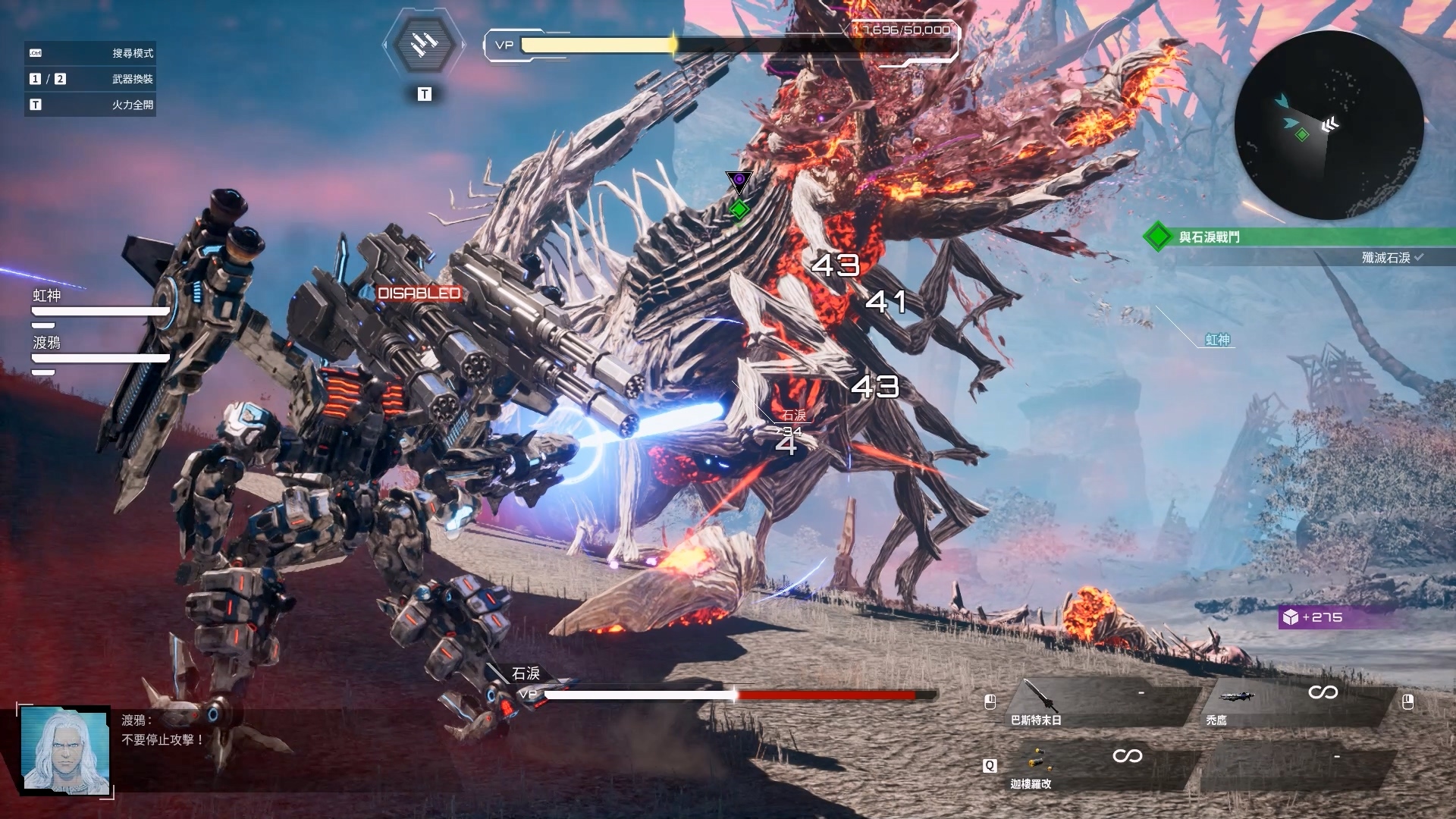1456x819 pixels.
Task: Activate the hexagonal full-fire missile icon
Action: (424, 45)
